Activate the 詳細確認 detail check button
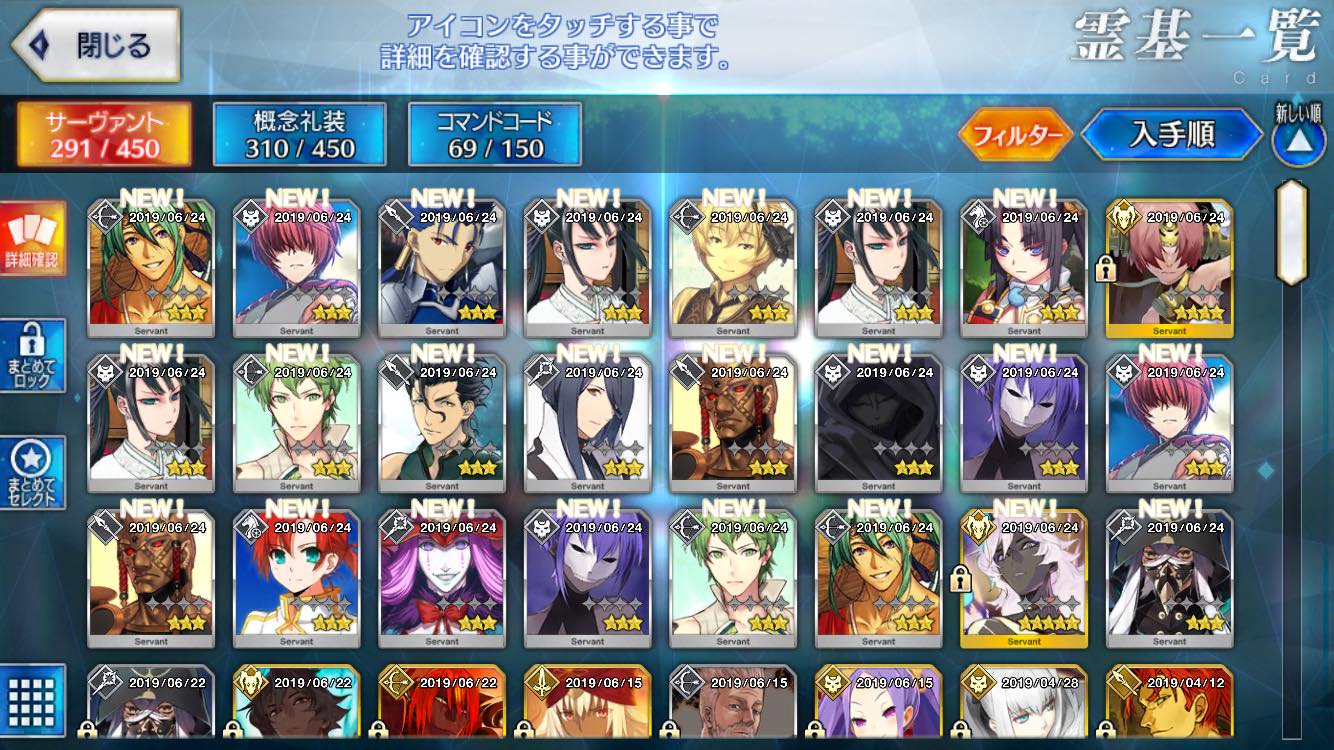Image resolution: width=1334 pixels, height=750 pixels. click(32, 238)
